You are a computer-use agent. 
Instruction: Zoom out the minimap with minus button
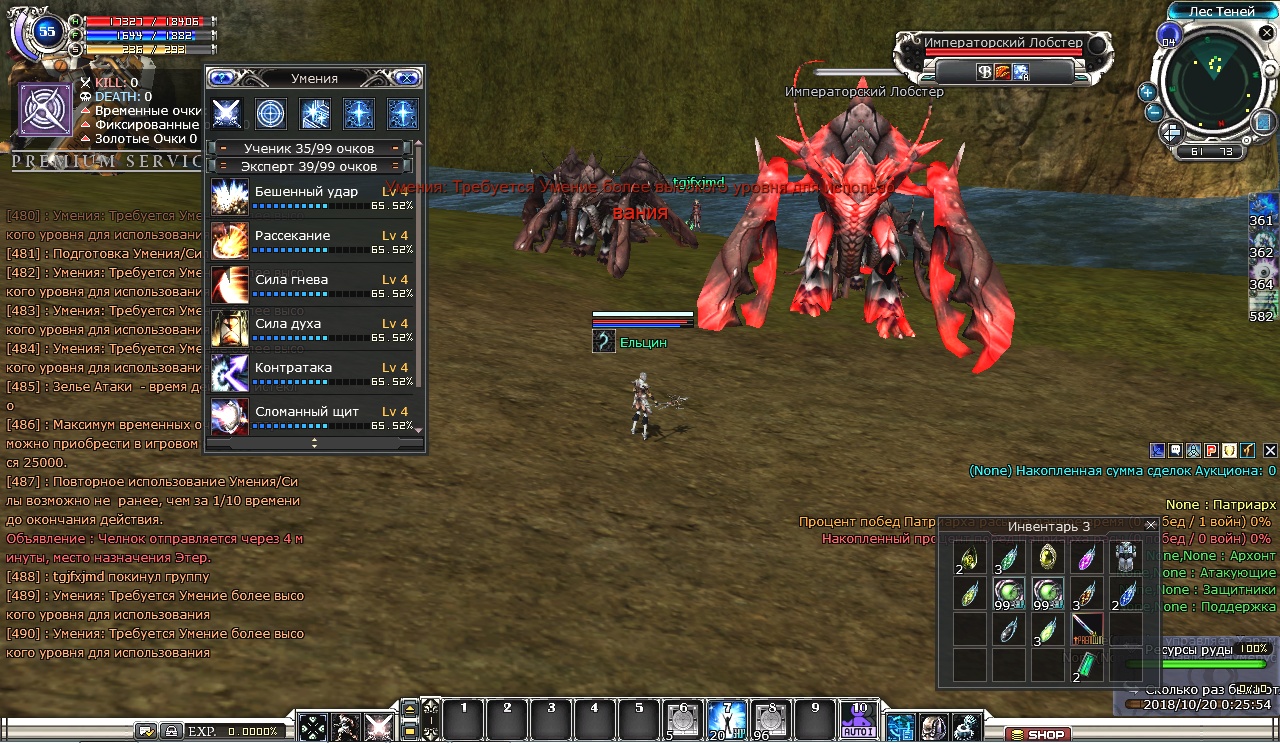1153,111
